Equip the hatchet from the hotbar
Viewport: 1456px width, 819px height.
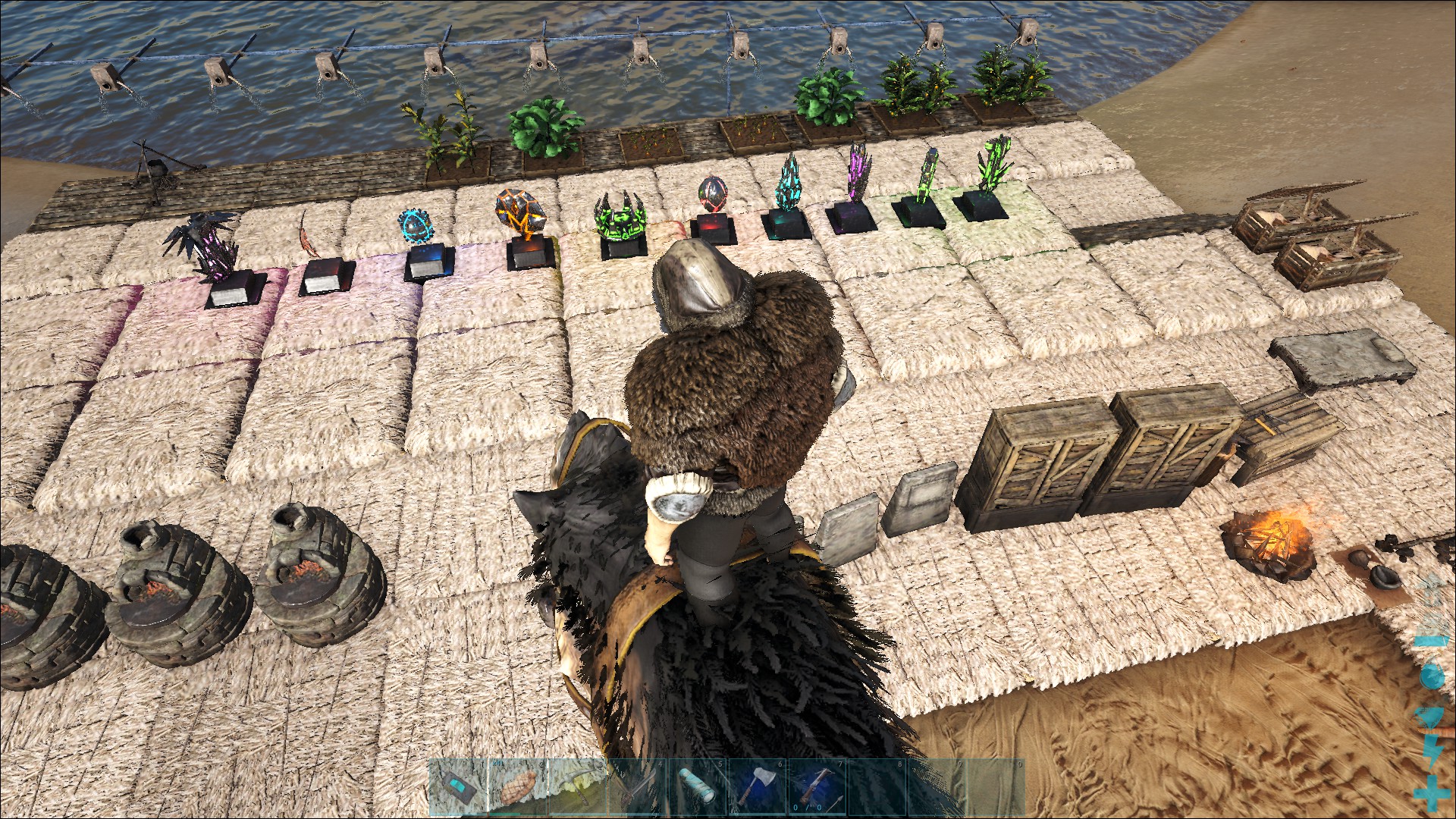pyautogui.click(x=758, y=789)
